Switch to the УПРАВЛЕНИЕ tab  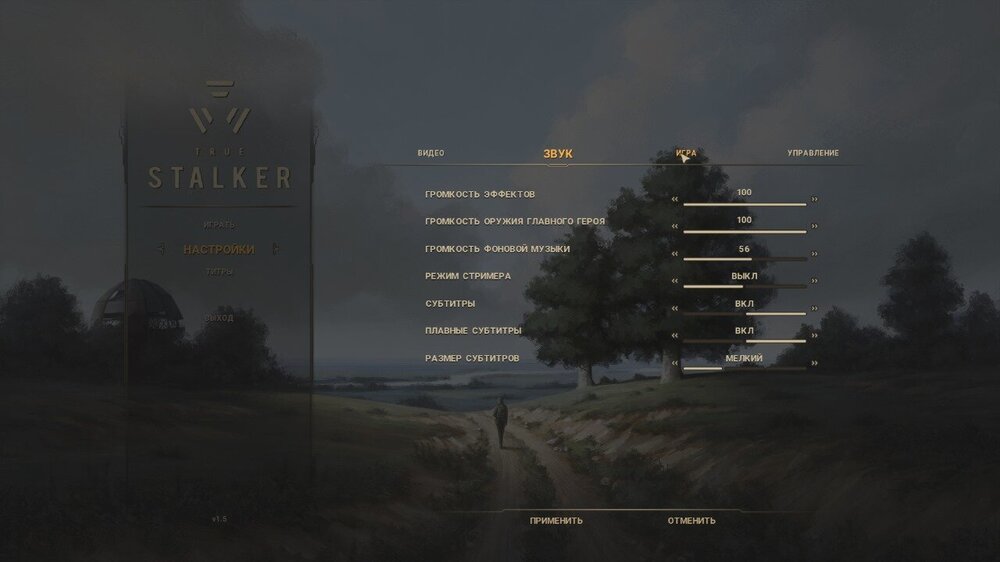[x=813, y=153]
